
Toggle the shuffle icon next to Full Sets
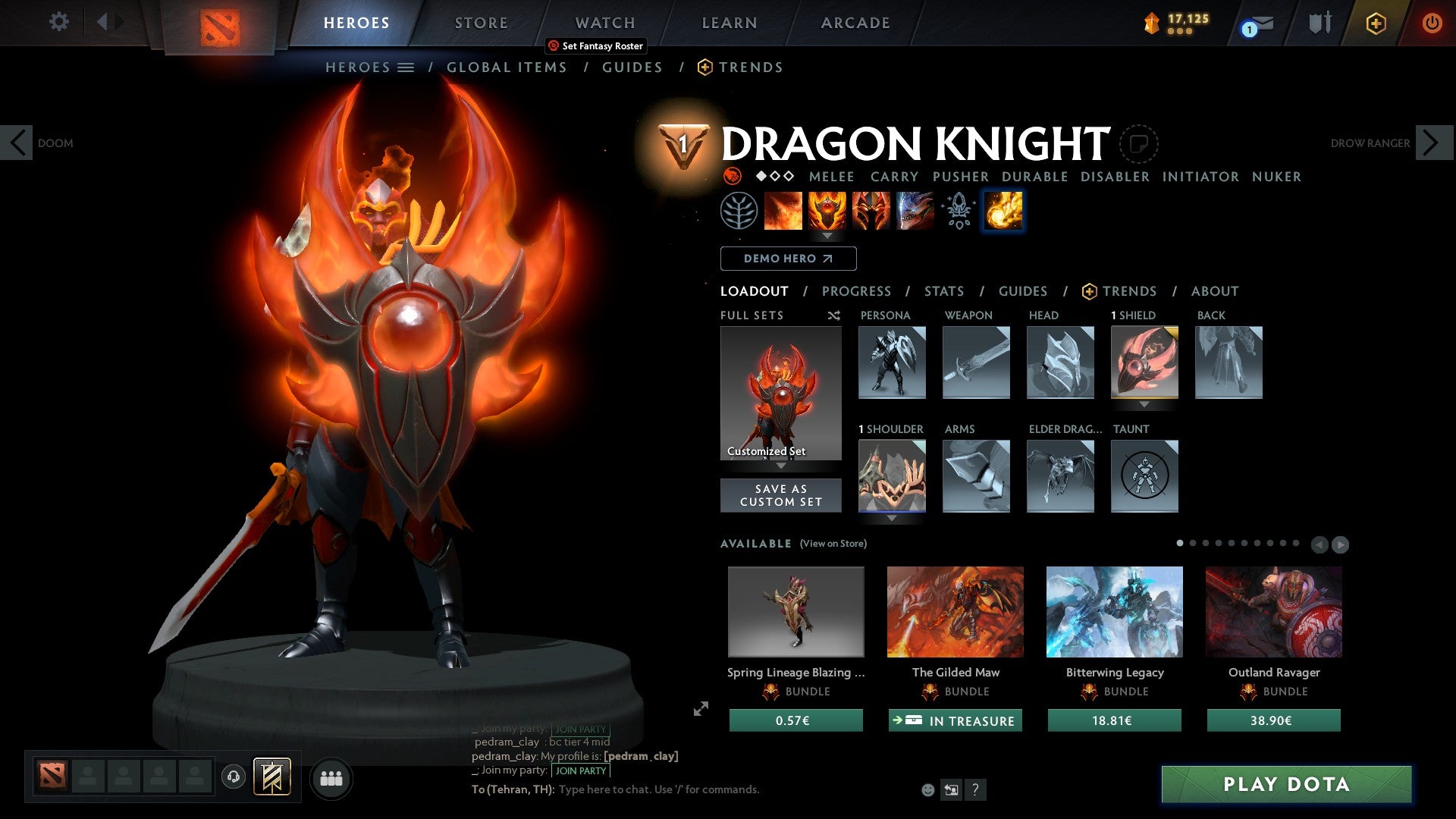click(x=833, y=315)
